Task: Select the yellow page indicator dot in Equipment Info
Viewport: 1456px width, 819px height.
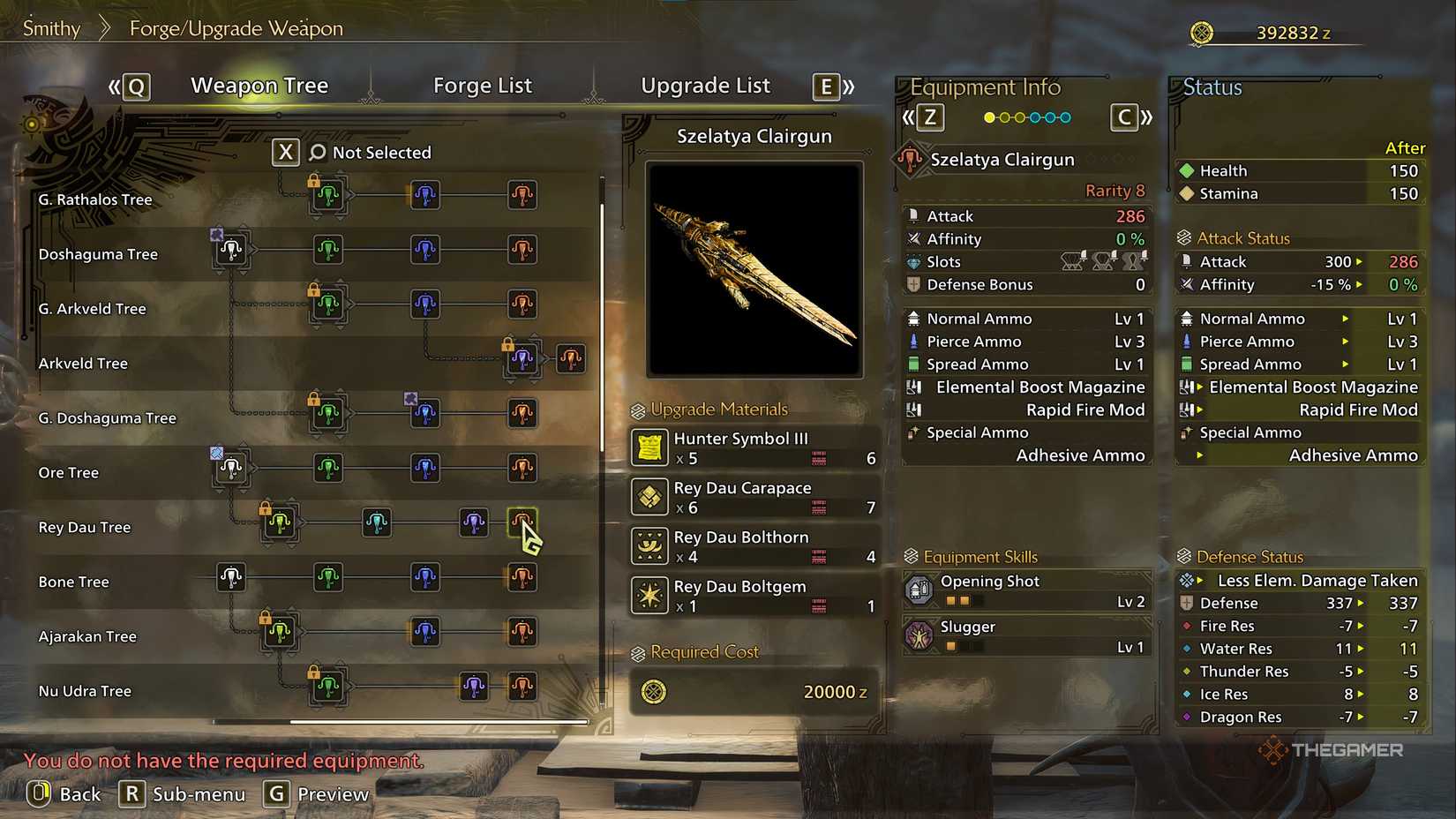Action: pyautogui.click(x=989, y=116)
